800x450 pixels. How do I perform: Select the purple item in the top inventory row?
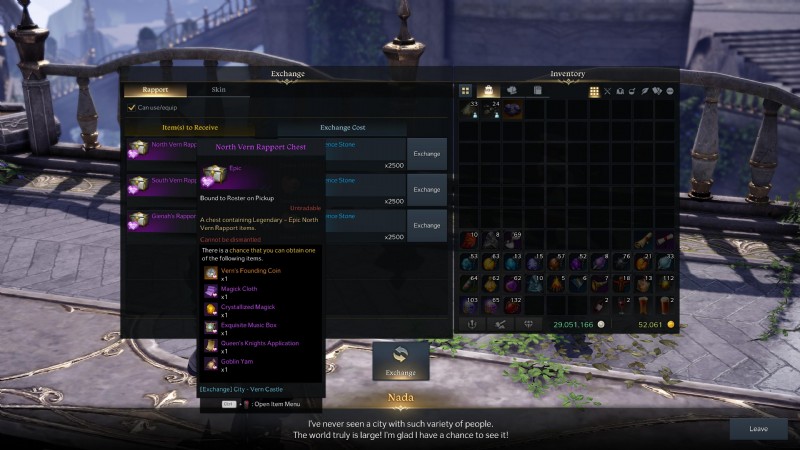512,109
